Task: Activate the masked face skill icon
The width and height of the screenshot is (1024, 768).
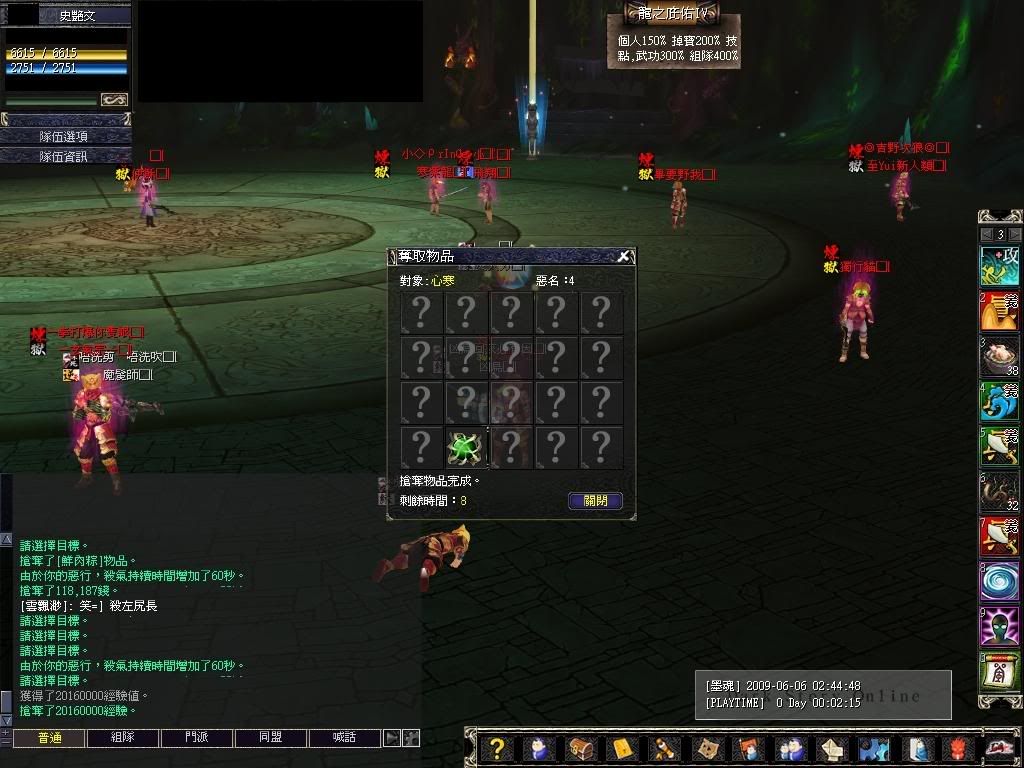Action: pyautogui.click(x=999, y=627)
